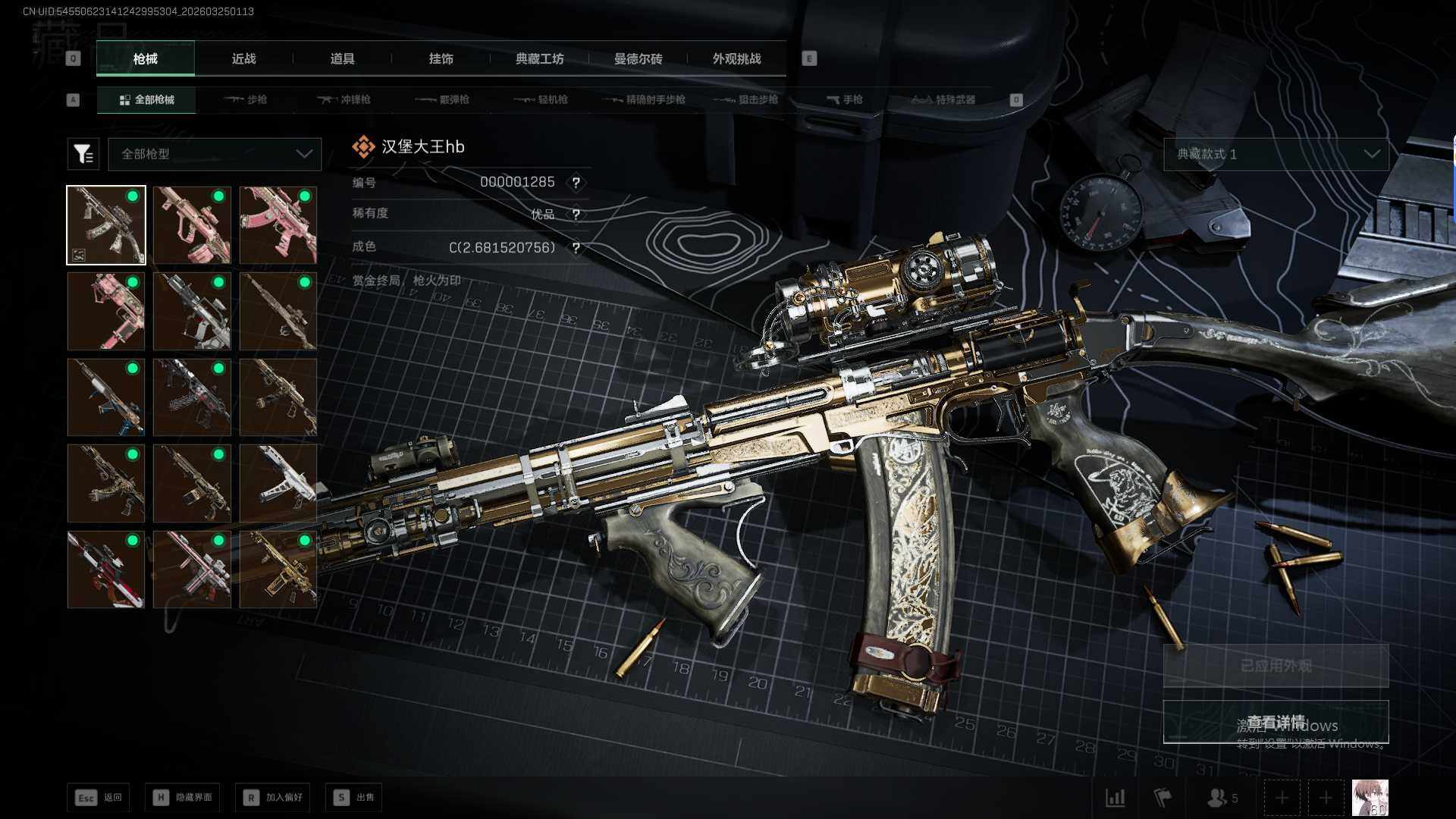This screenshot has width=1456, height=819.
Task: Switch to the 近战 melee tab
Action: click(243, 58)
